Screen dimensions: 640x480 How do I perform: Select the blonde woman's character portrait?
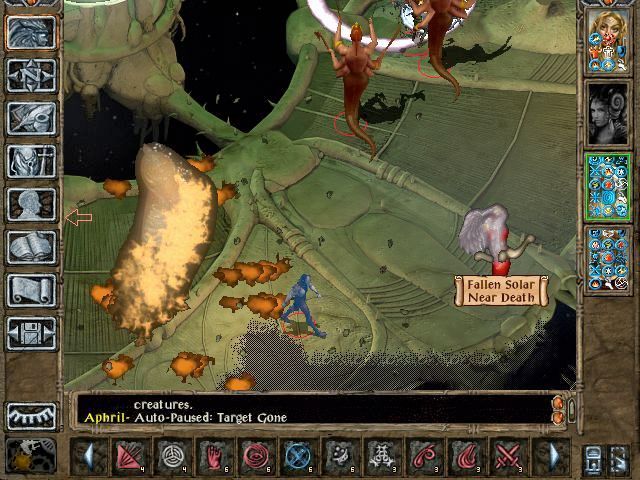click(x=607, y=40)
